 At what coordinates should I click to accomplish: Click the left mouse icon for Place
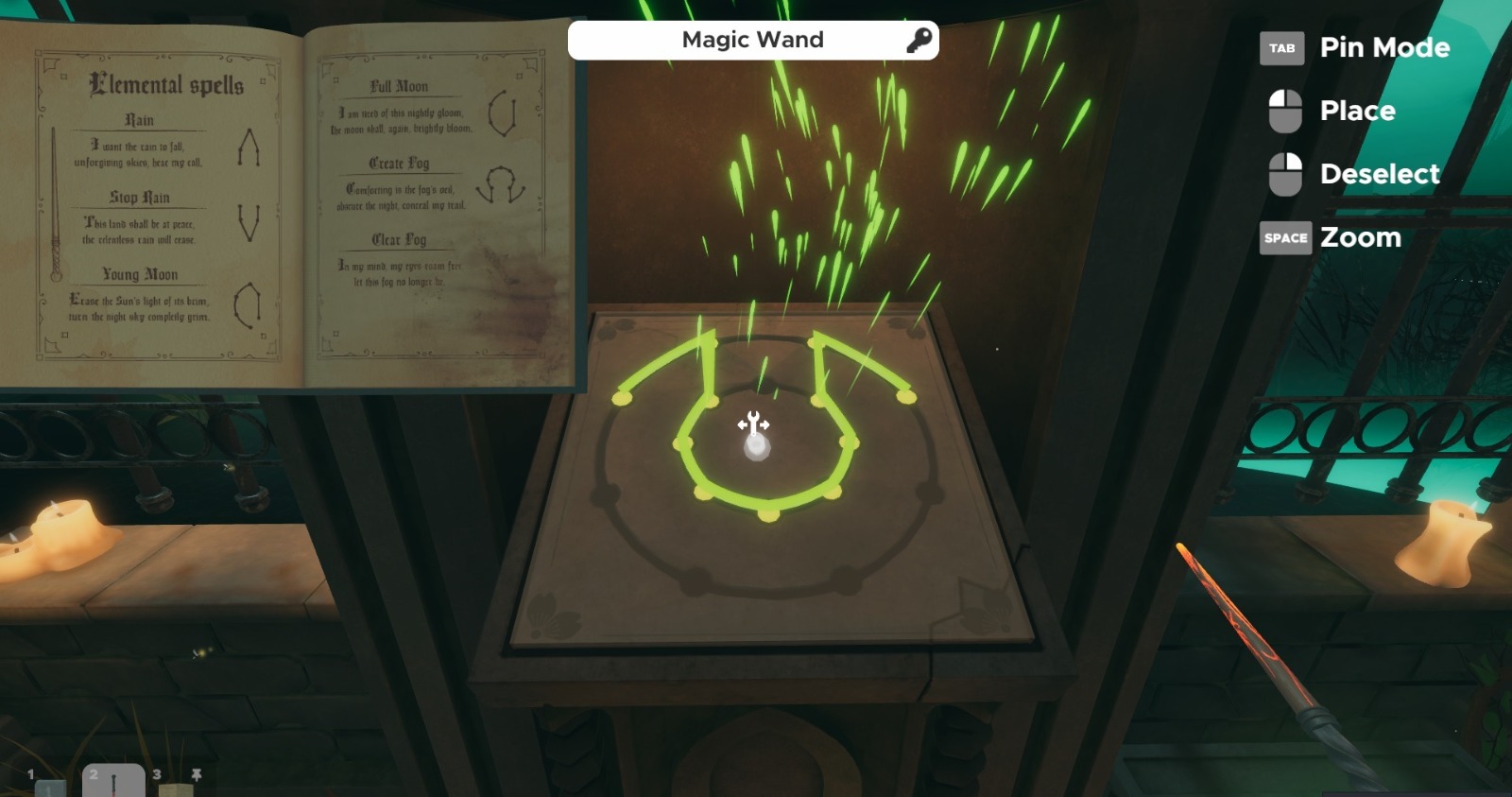(1284, 111)
